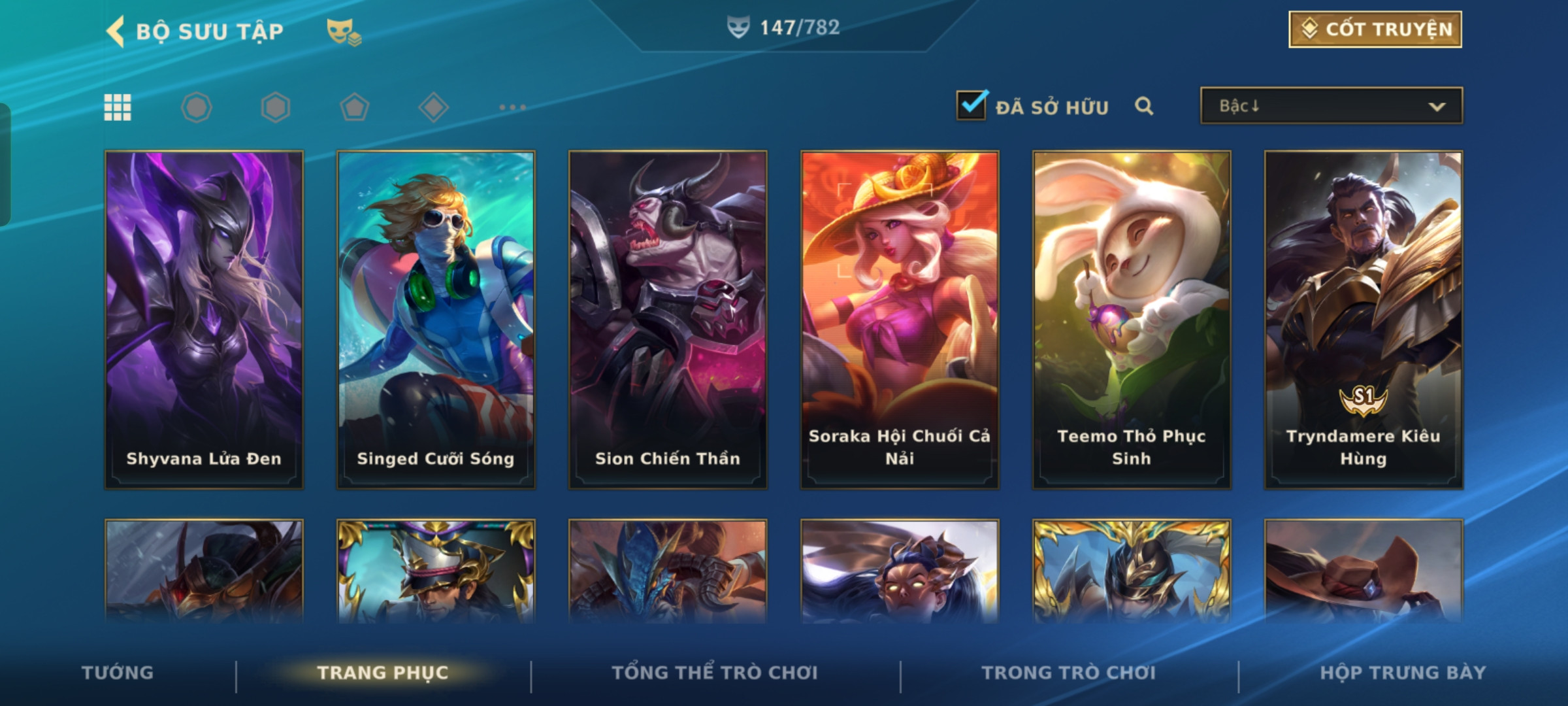
Task: View the Sion Chiến Thần skin
Action: pyautogui.click(x=668, y=320)
